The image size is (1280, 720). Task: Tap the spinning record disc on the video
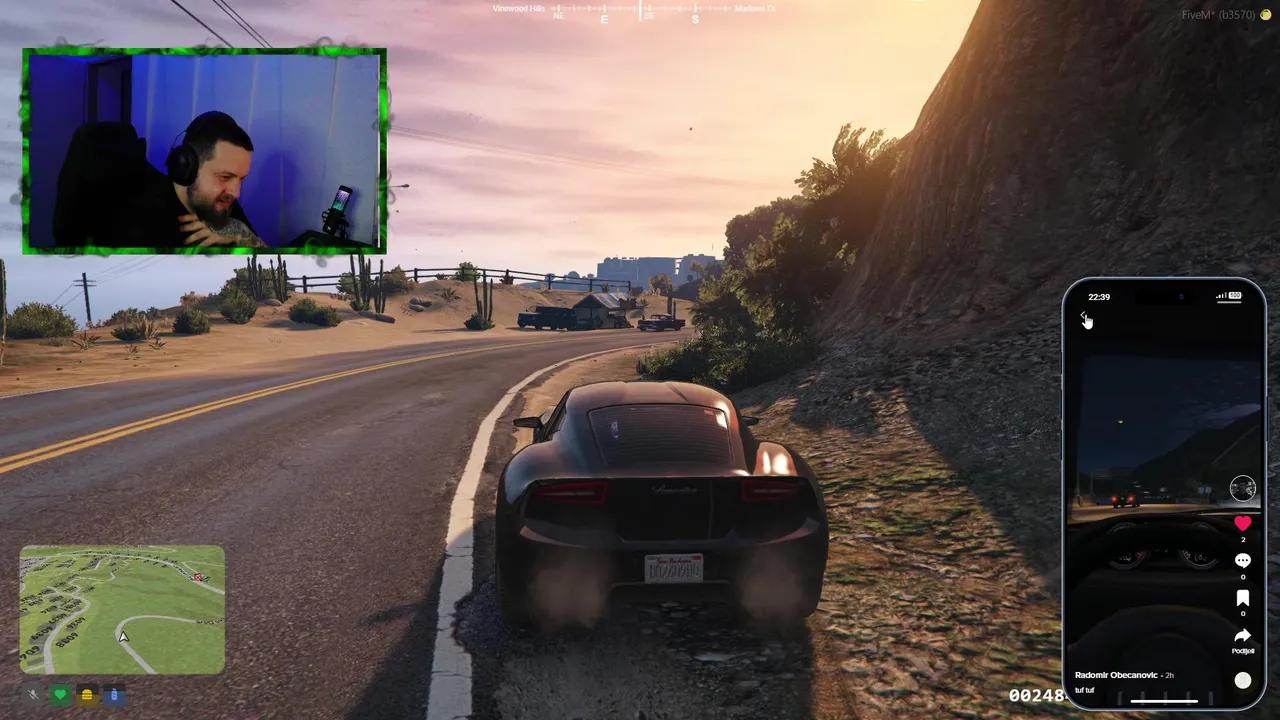[1242, 680]
